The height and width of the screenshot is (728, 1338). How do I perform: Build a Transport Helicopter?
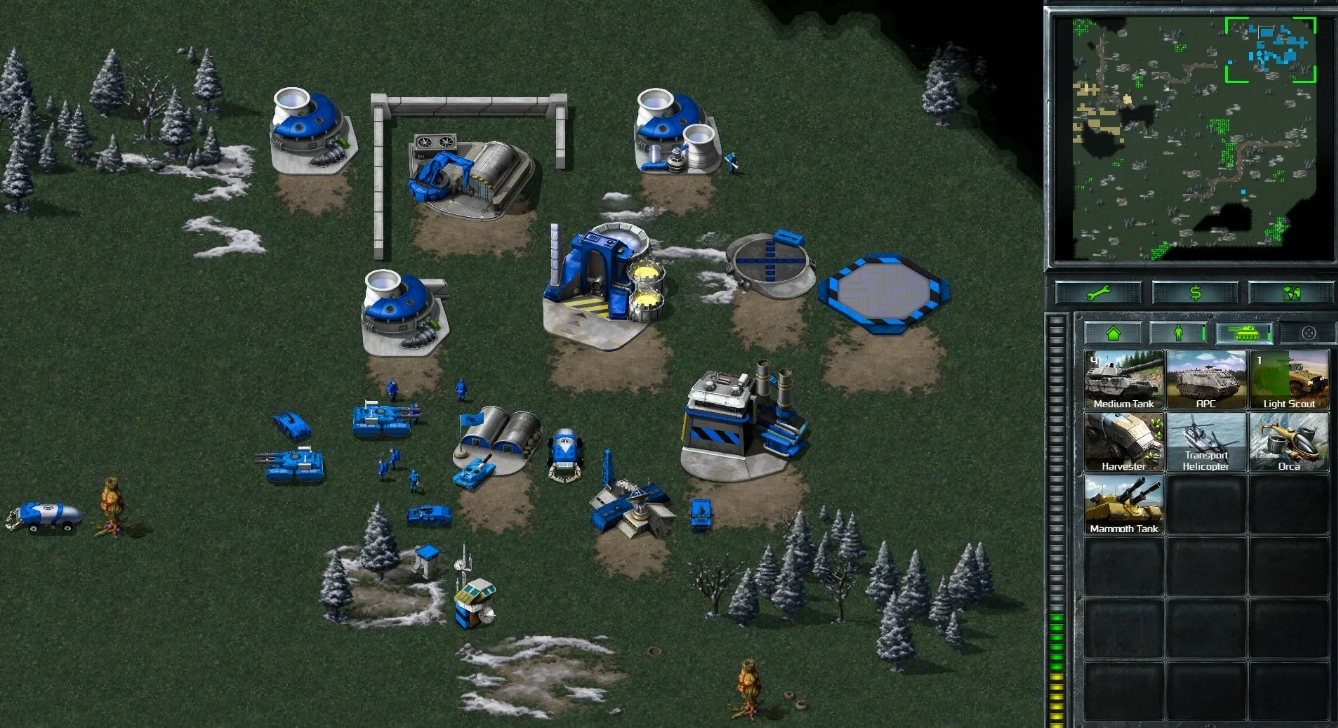pyautogui.click(x=1206, y=443)
